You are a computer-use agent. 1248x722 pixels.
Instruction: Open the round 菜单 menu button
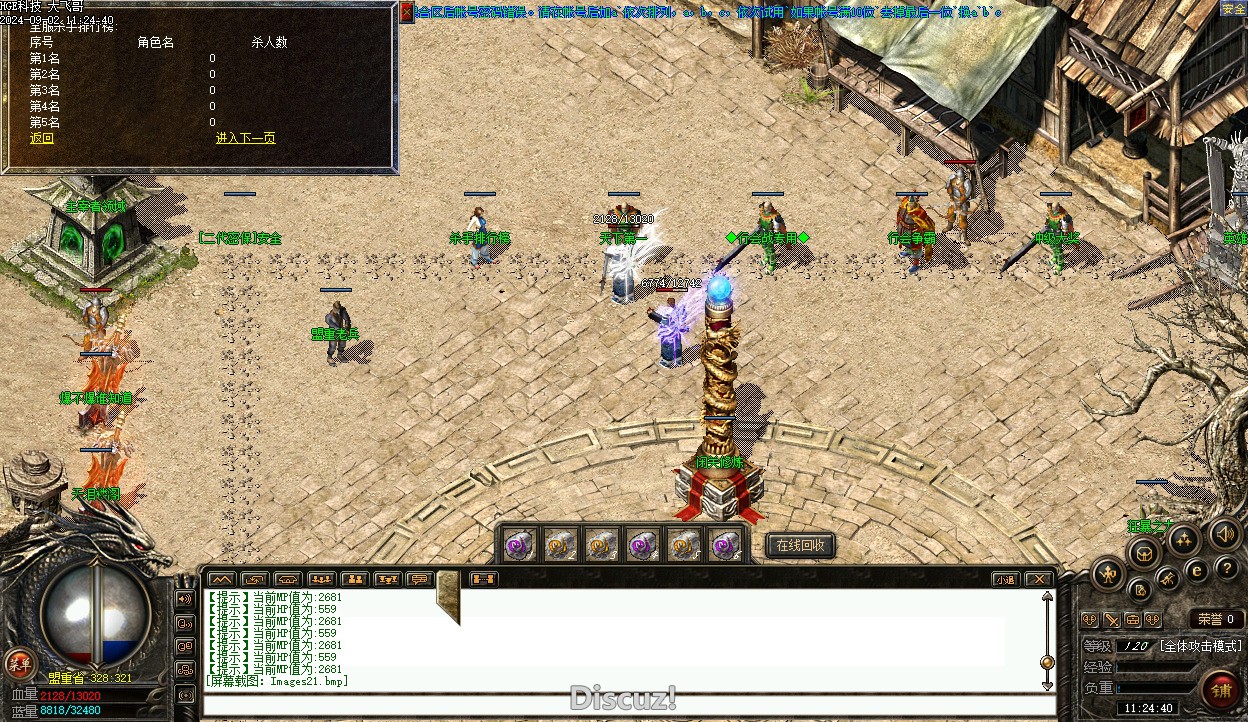pos(19,663)
